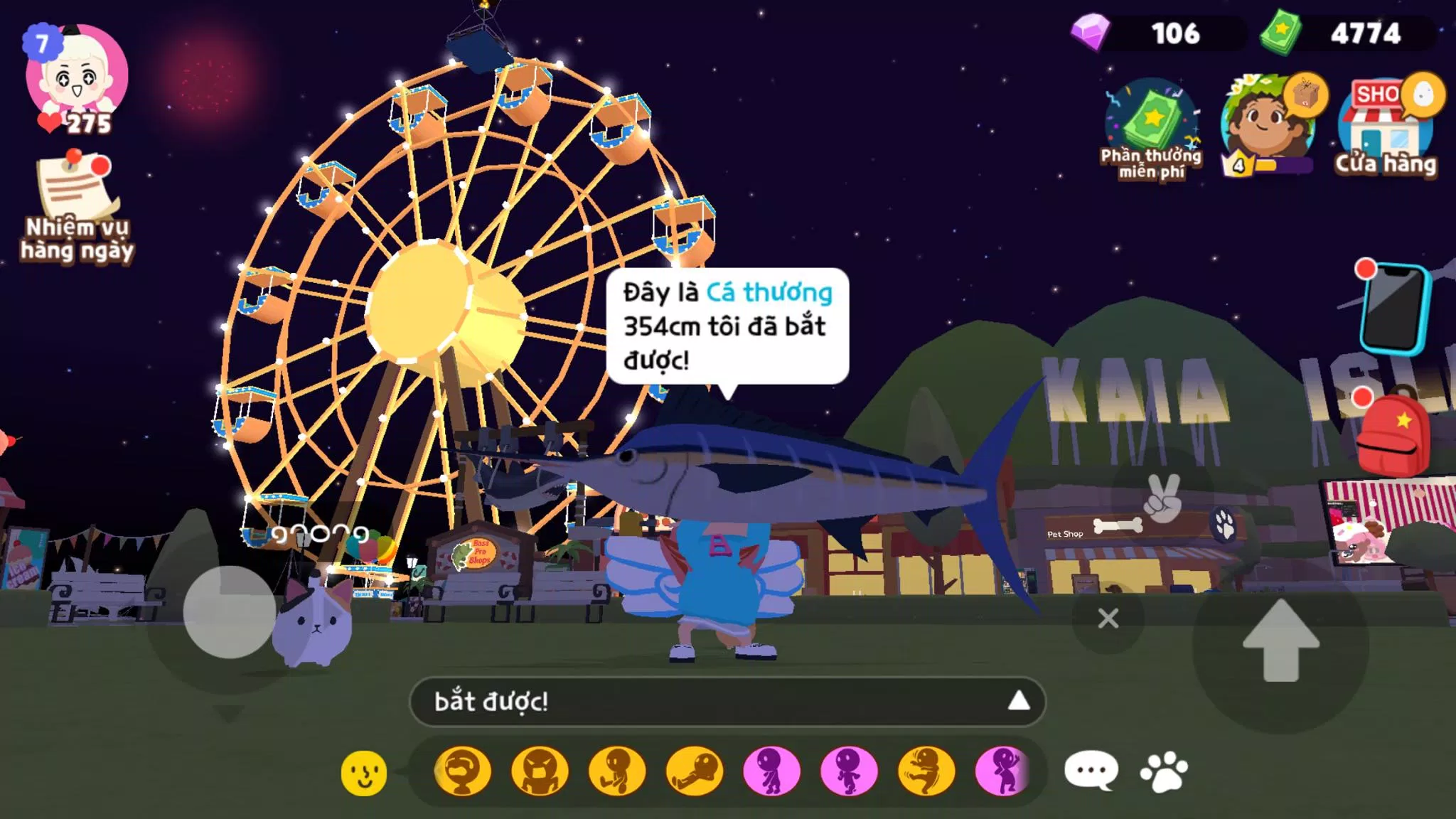Expand chat history with the triangle arrow
This screenshot has height=819, width=1456.
(1018, 702)
